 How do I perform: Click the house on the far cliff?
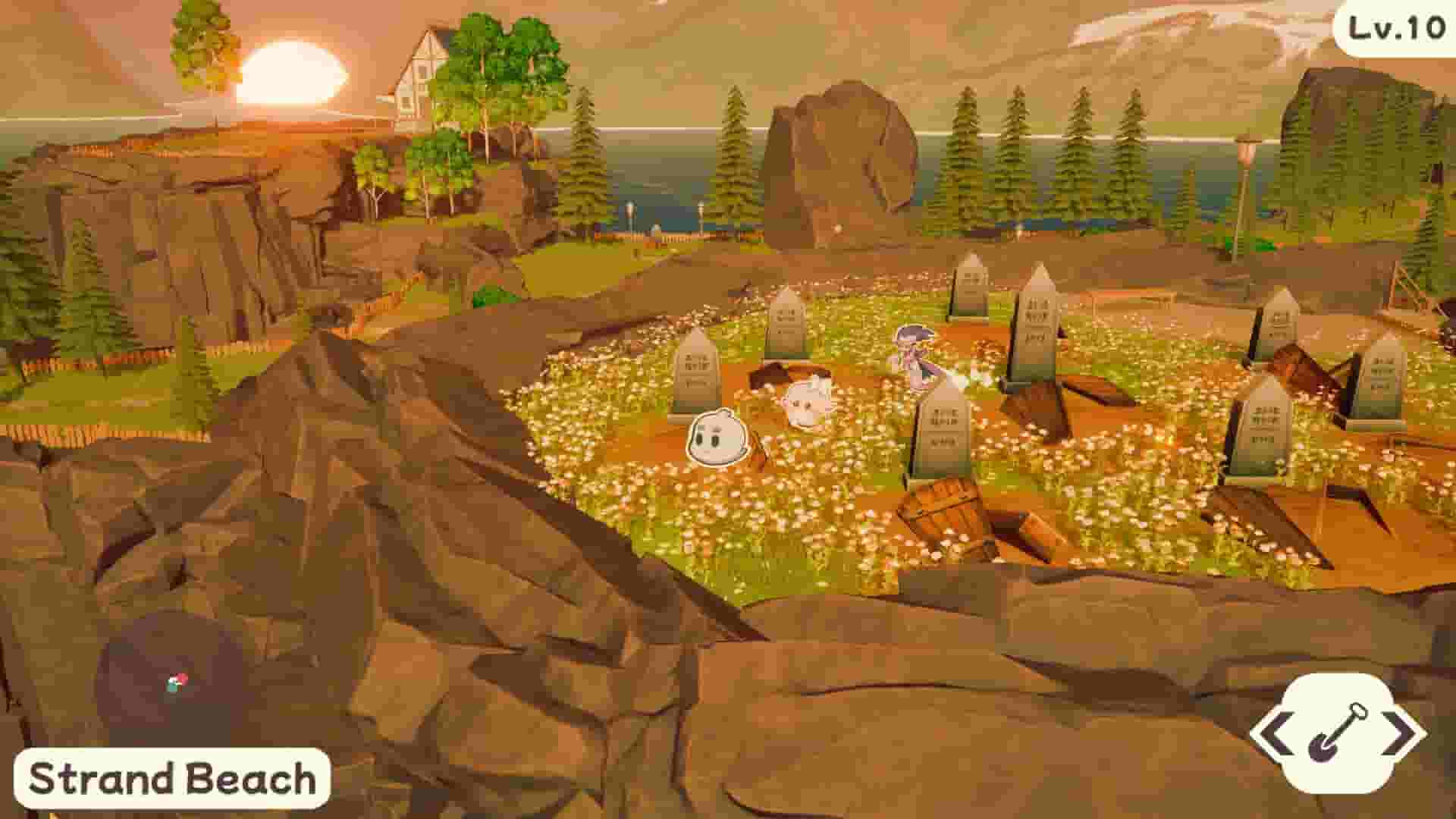pyautogui.click(x=422, y=72)
